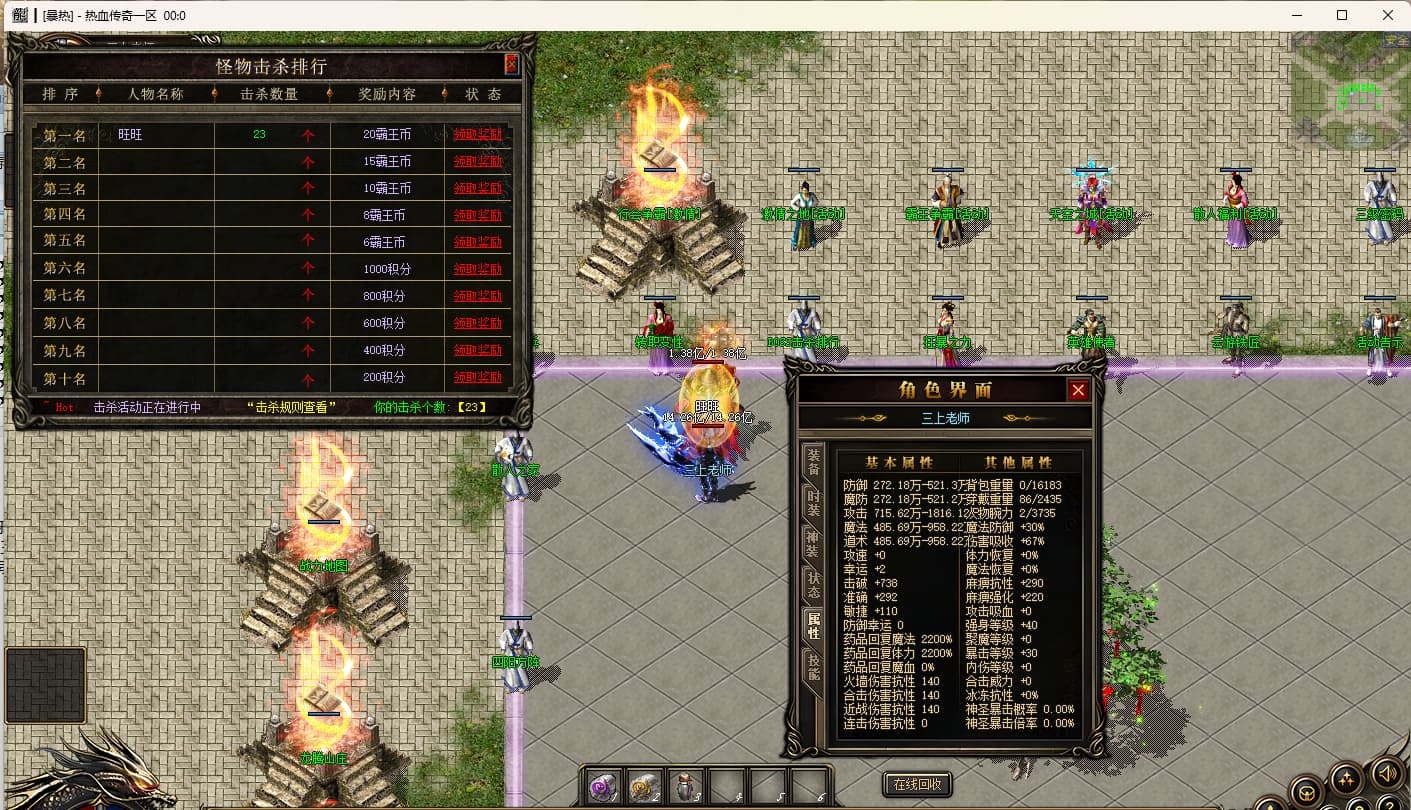Claim the tenth-place 200积分 reward
The image size is (1411, 810).
[477, 378]
